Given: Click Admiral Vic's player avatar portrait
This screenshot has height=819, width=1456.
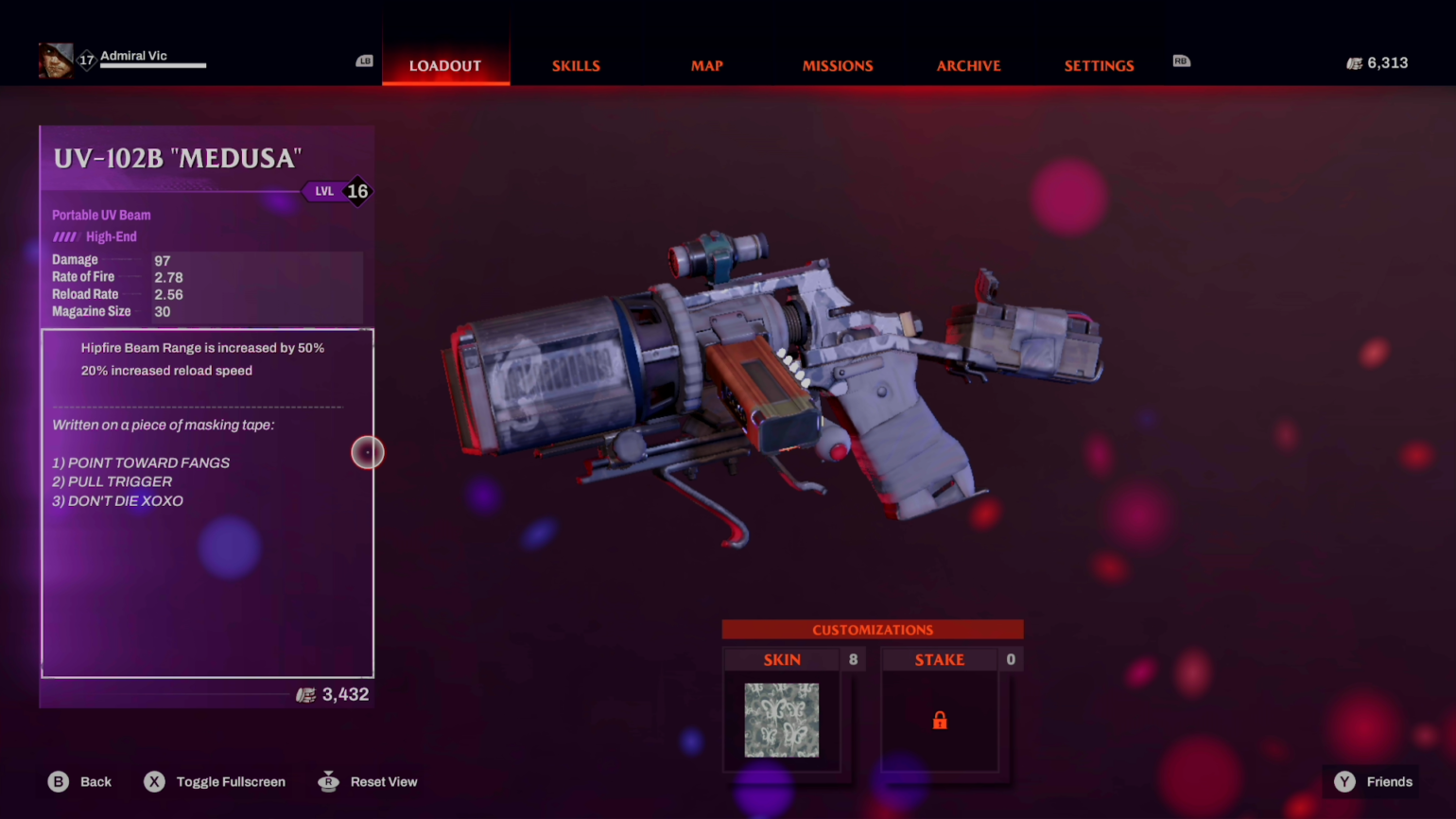Looking at the screenshot, I should [55, 59].
